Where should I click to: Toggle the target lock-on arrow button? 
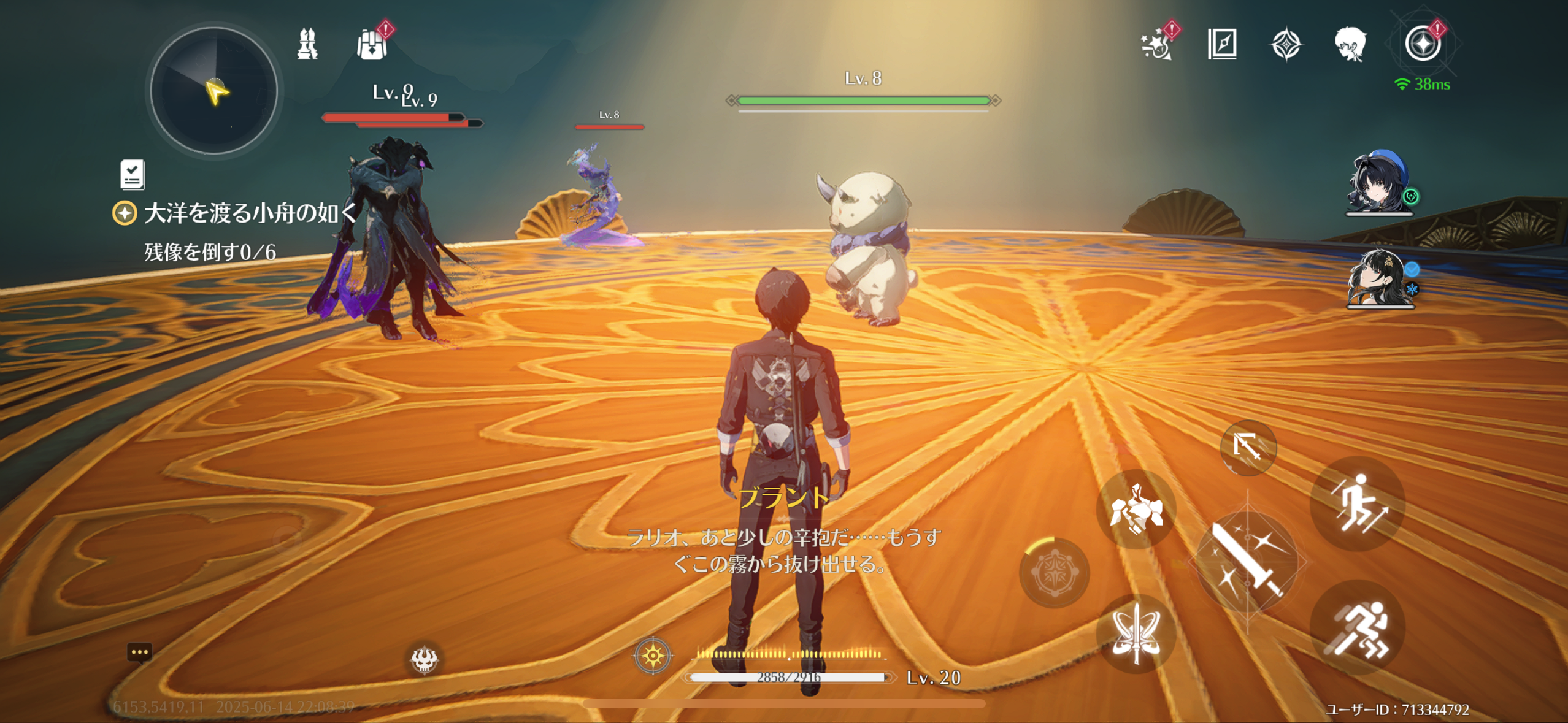click(1248, 448)
